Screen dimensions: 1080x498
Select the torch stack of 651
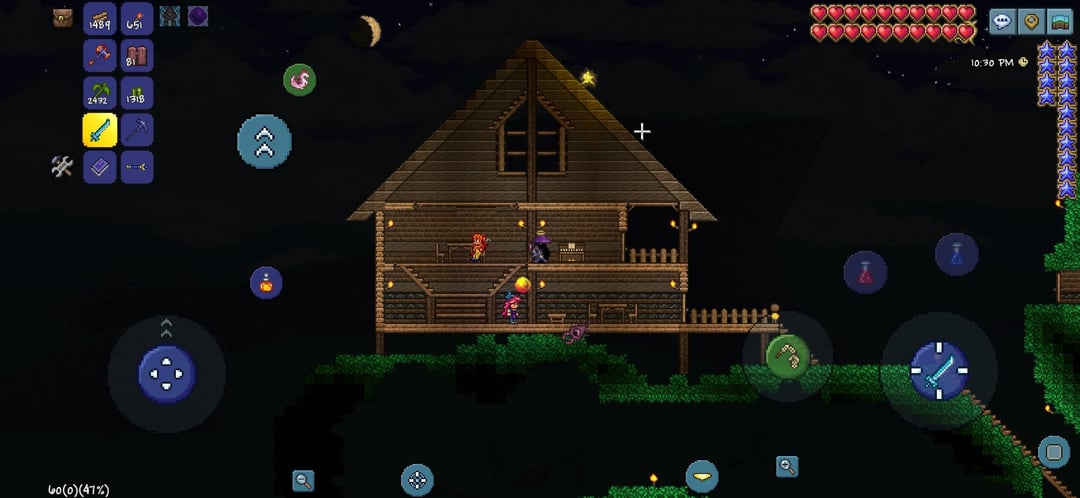click(x=136, y=18)
